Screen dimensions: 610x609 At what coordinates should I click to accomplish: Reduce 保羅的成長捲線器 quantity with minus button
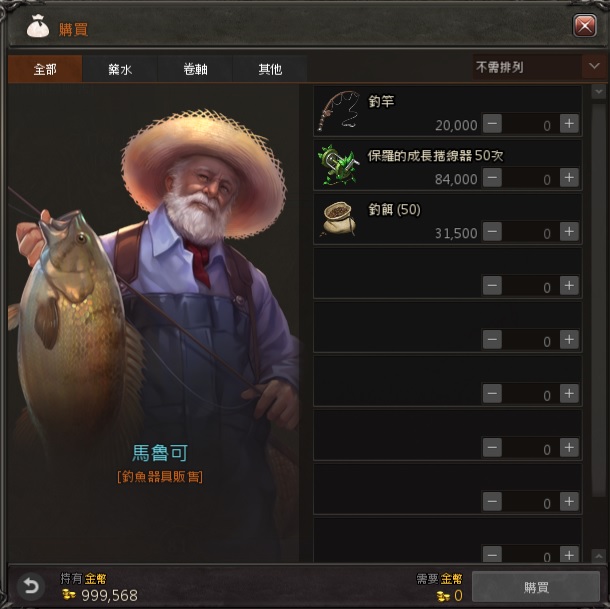tap(492, 178)
